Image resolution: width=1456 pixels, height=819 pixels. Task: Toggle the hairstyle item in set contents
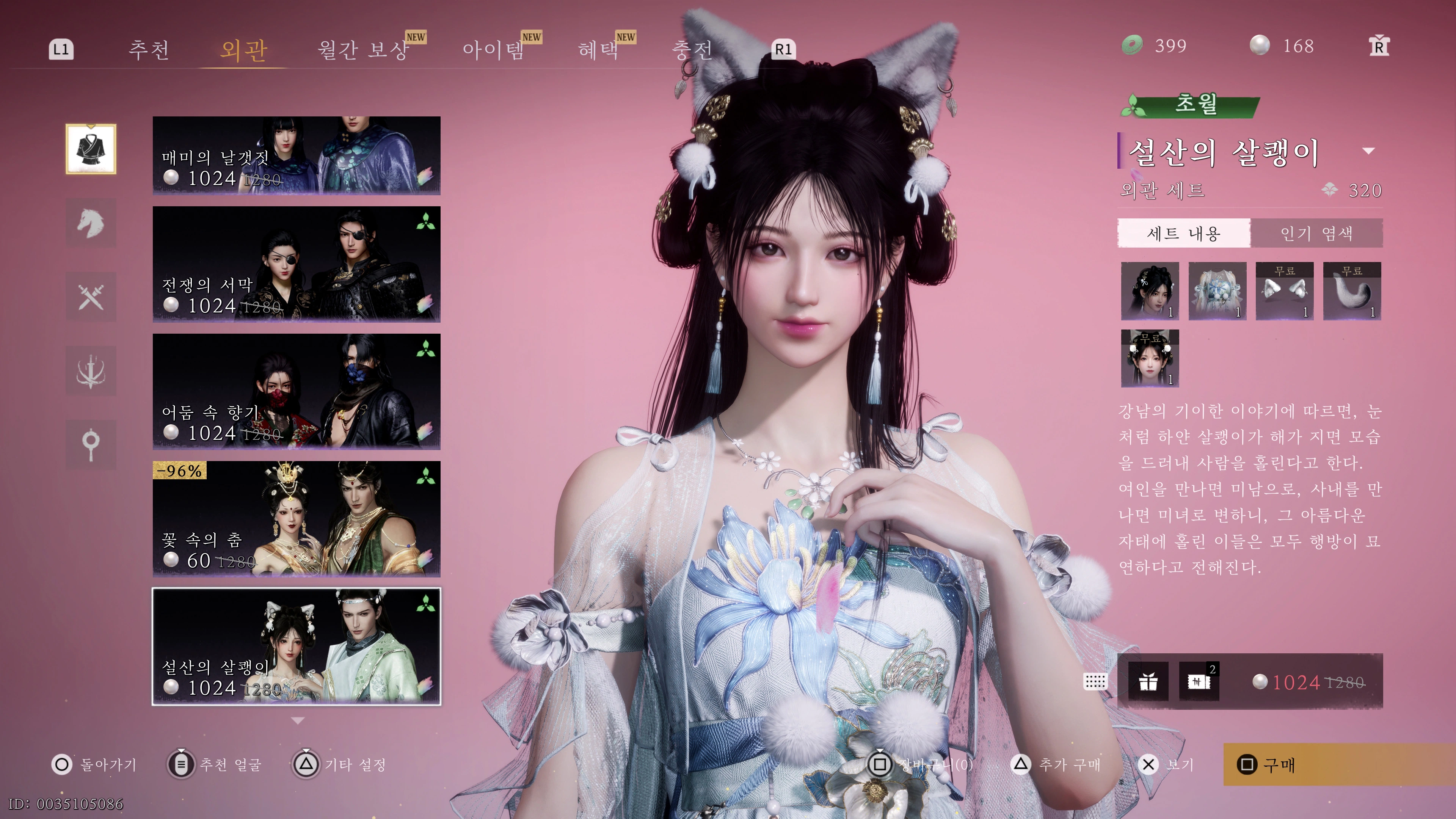point(1150,291)
